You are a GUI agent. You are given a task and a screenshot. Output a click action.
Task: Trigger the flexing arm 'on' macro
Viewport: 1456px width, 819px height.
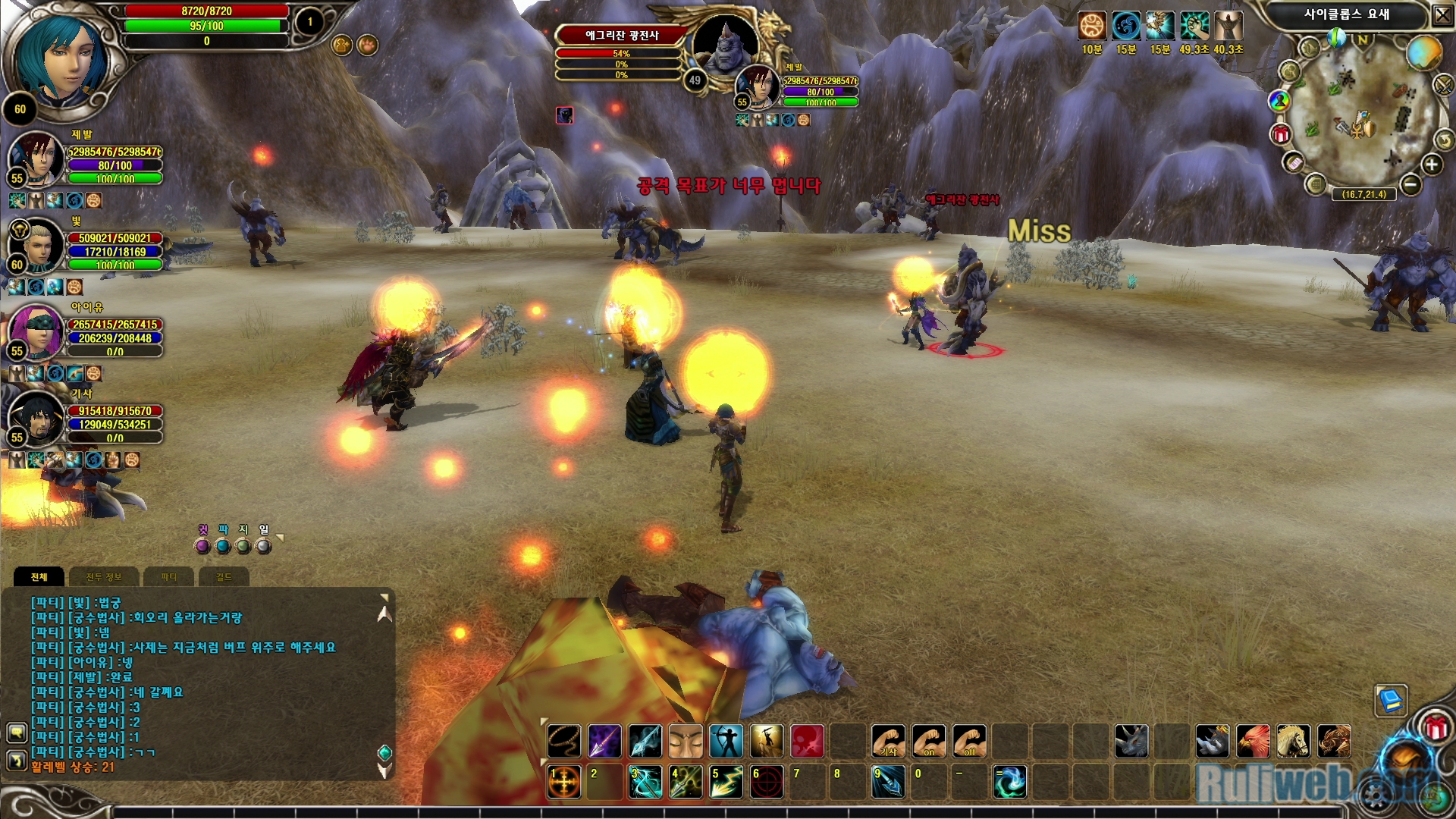(x=929, y=741)
